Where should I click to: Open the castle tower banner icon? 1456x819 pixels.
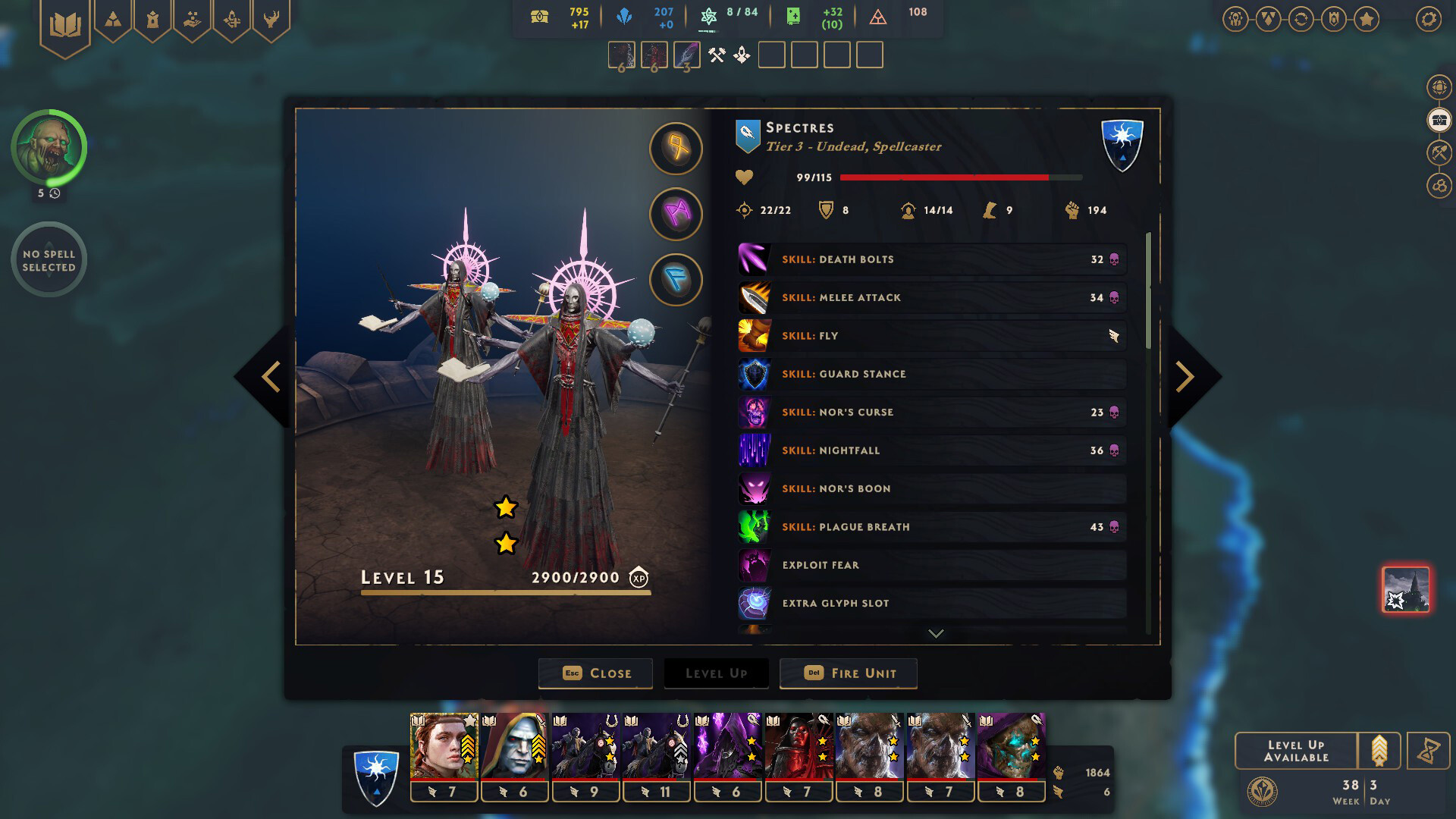pos(153,20)
